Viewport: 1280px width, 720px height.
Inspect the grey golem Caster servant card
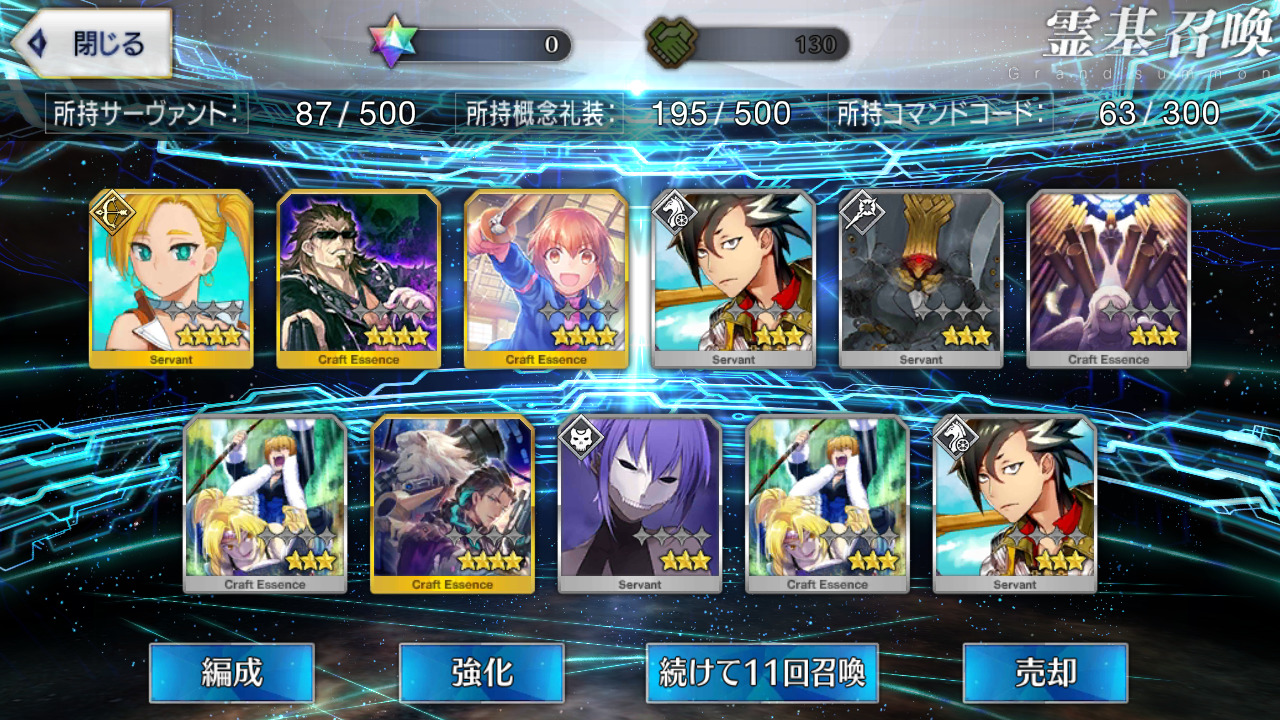(x=921, y=278)
